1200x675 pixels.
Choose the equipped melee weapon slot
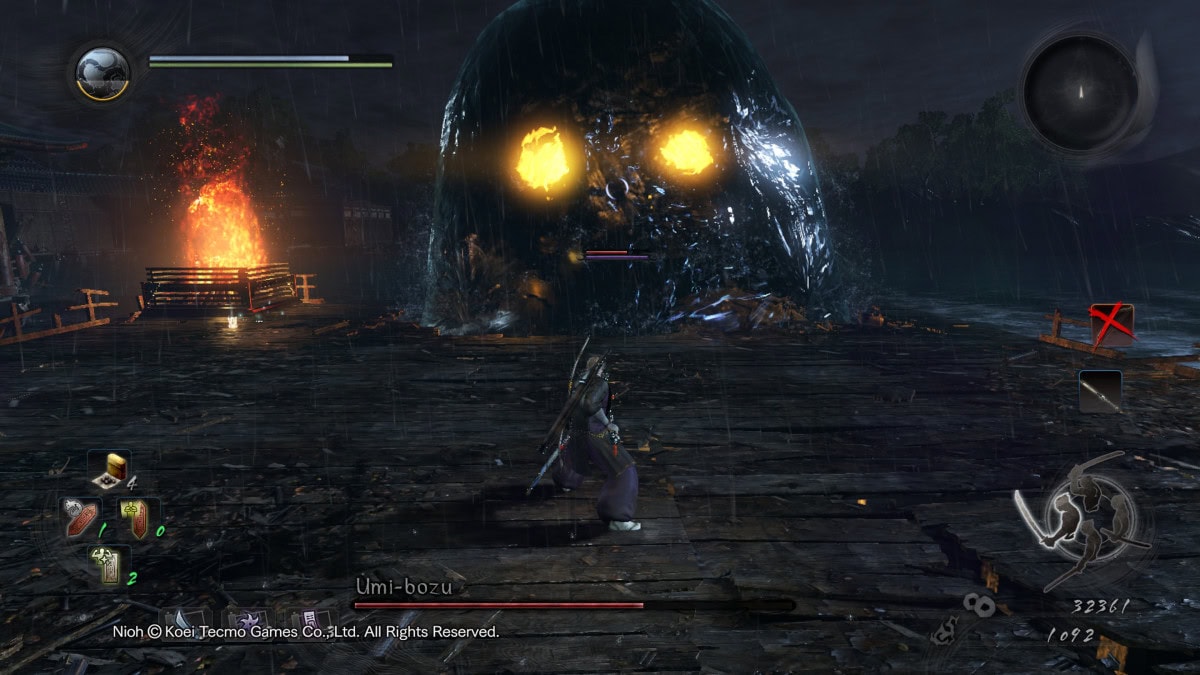pos(1100,391)
